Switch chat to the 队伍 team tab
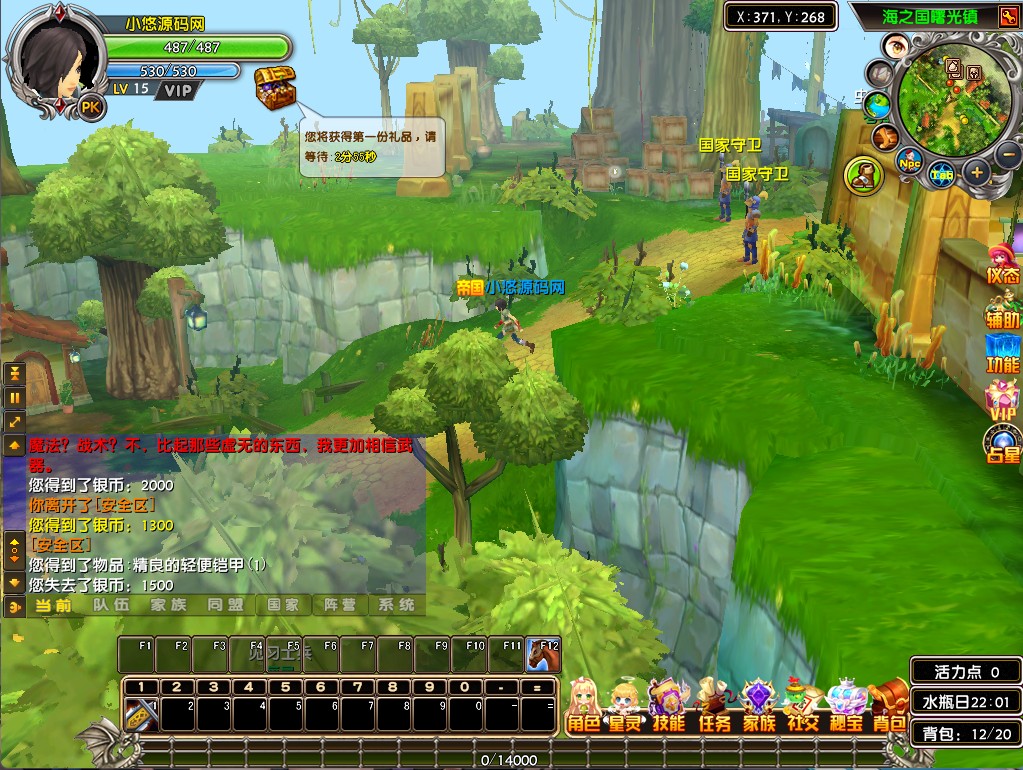This screenshot has height=770, width=1023. 111,605
